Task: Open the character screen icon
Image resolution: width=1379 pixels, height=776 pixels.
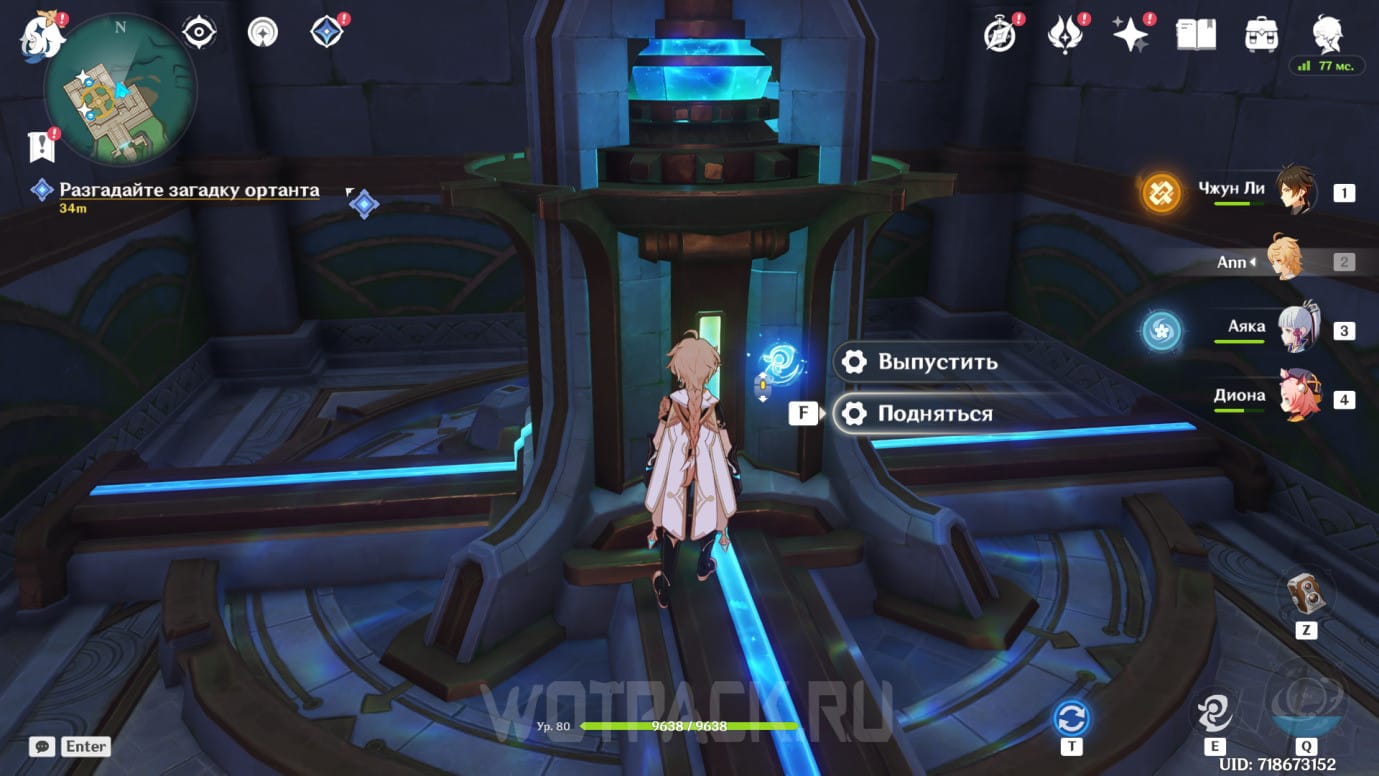Action: [1328, 33]
